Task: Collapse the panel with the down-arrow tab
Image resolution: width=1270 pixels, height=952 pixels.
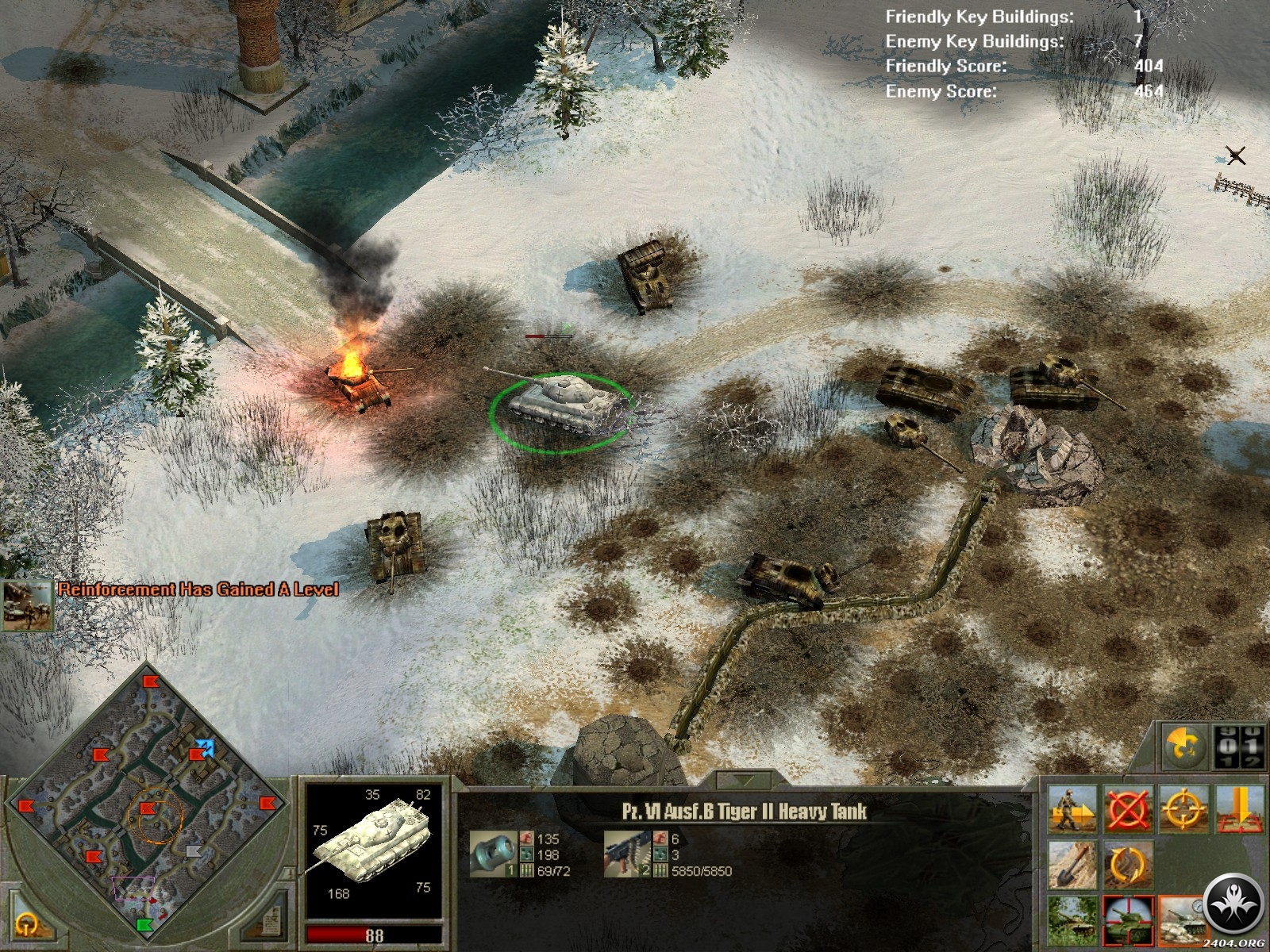Action: (x=743, y=779)
